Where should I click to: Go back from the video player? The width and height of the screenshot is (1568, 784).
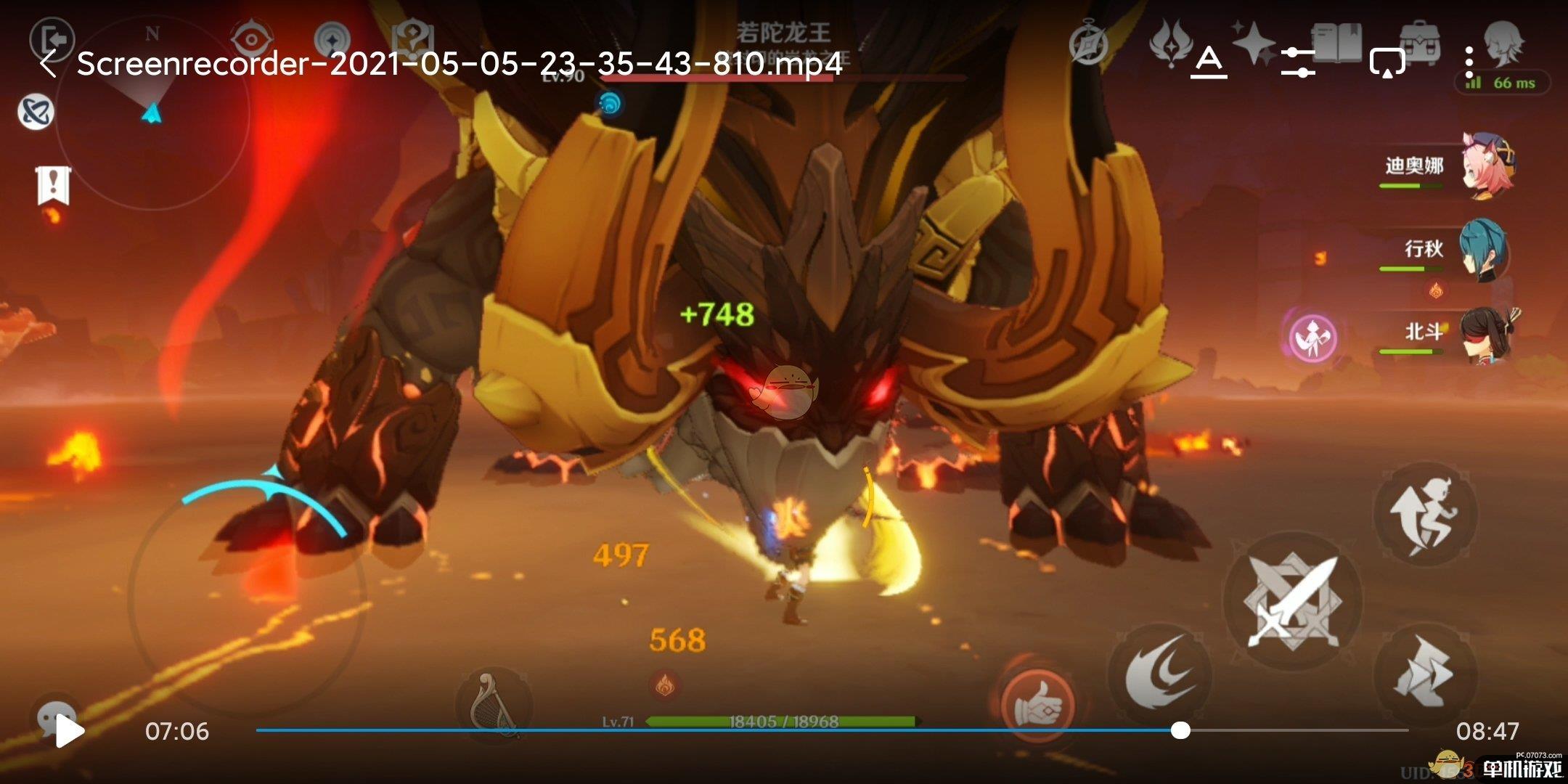pyautogui.click(x=48, y=64)
